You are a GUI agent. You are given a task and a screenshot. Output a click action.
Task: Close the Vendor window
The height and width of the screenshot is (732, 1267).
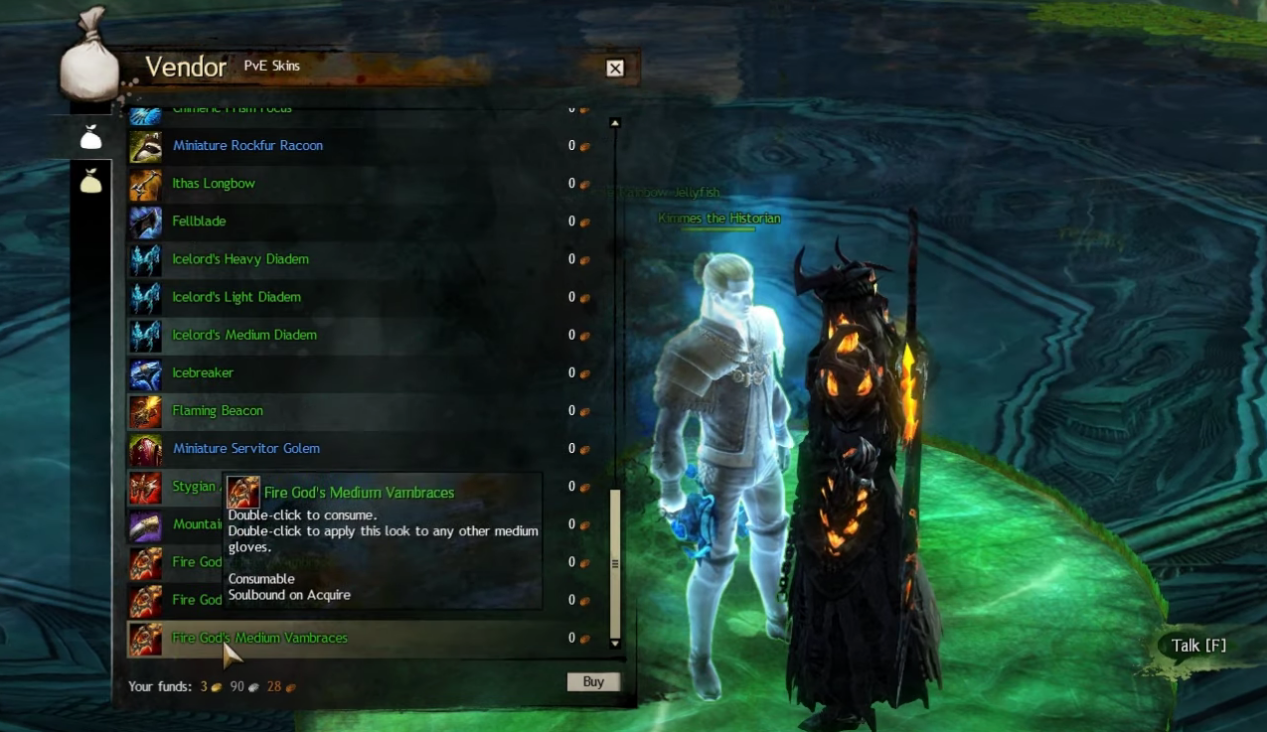(x=615, y=68)
